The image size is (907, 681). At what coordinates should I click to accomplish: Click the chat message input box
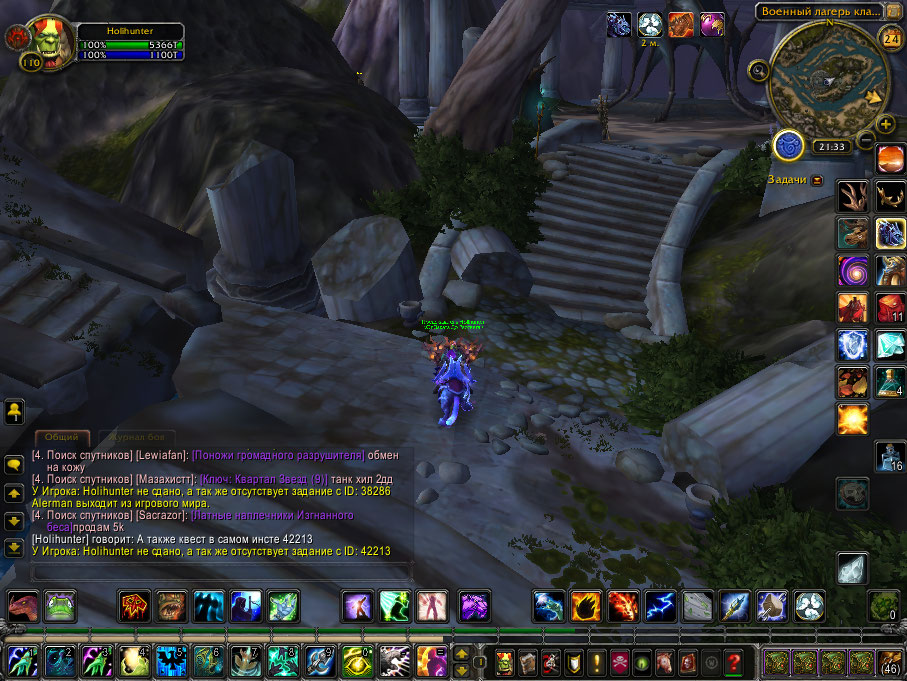[x=222, y=572]
